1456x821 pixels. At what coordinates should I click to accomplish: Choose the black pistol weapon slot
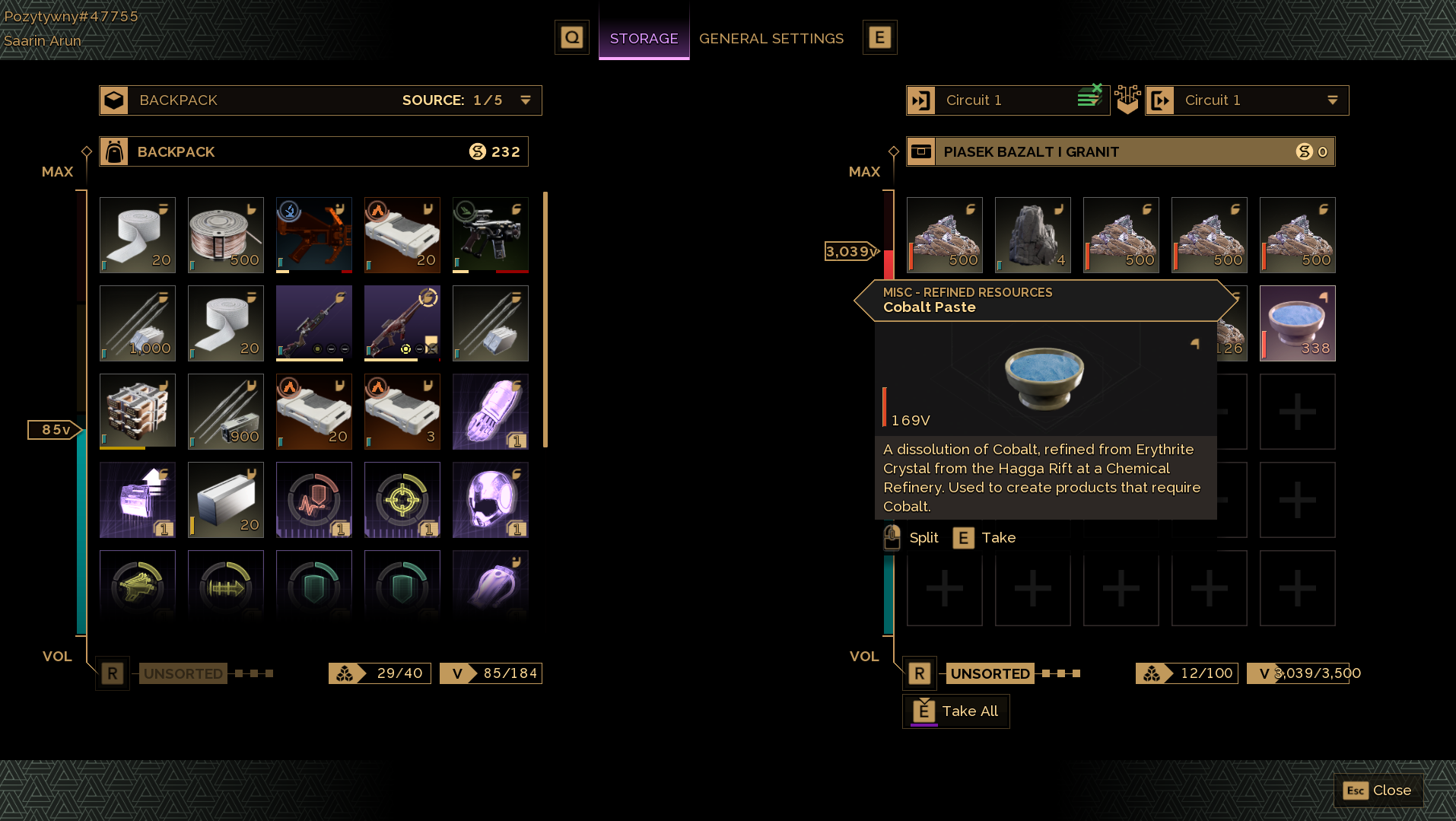coord(491,235)
